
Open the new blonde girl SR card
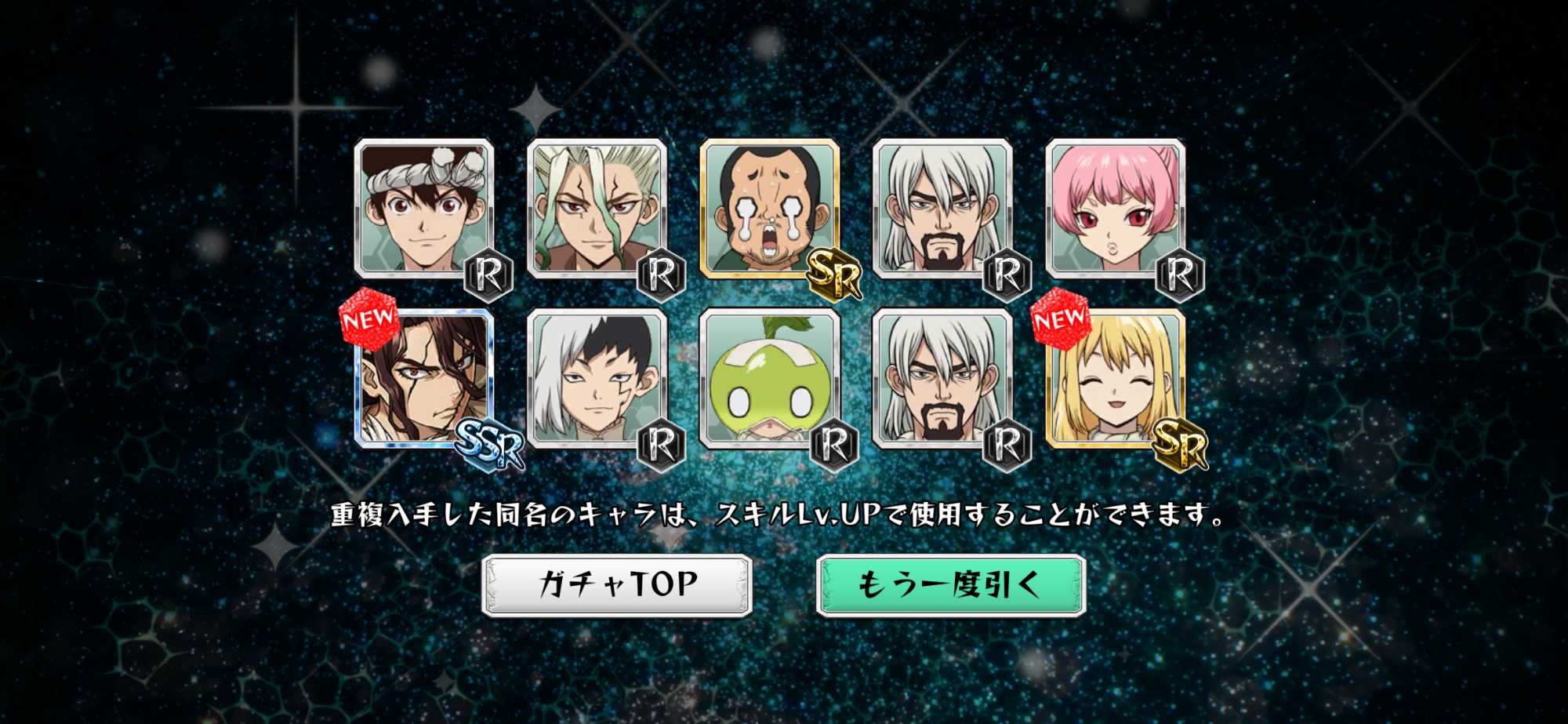1115,379
